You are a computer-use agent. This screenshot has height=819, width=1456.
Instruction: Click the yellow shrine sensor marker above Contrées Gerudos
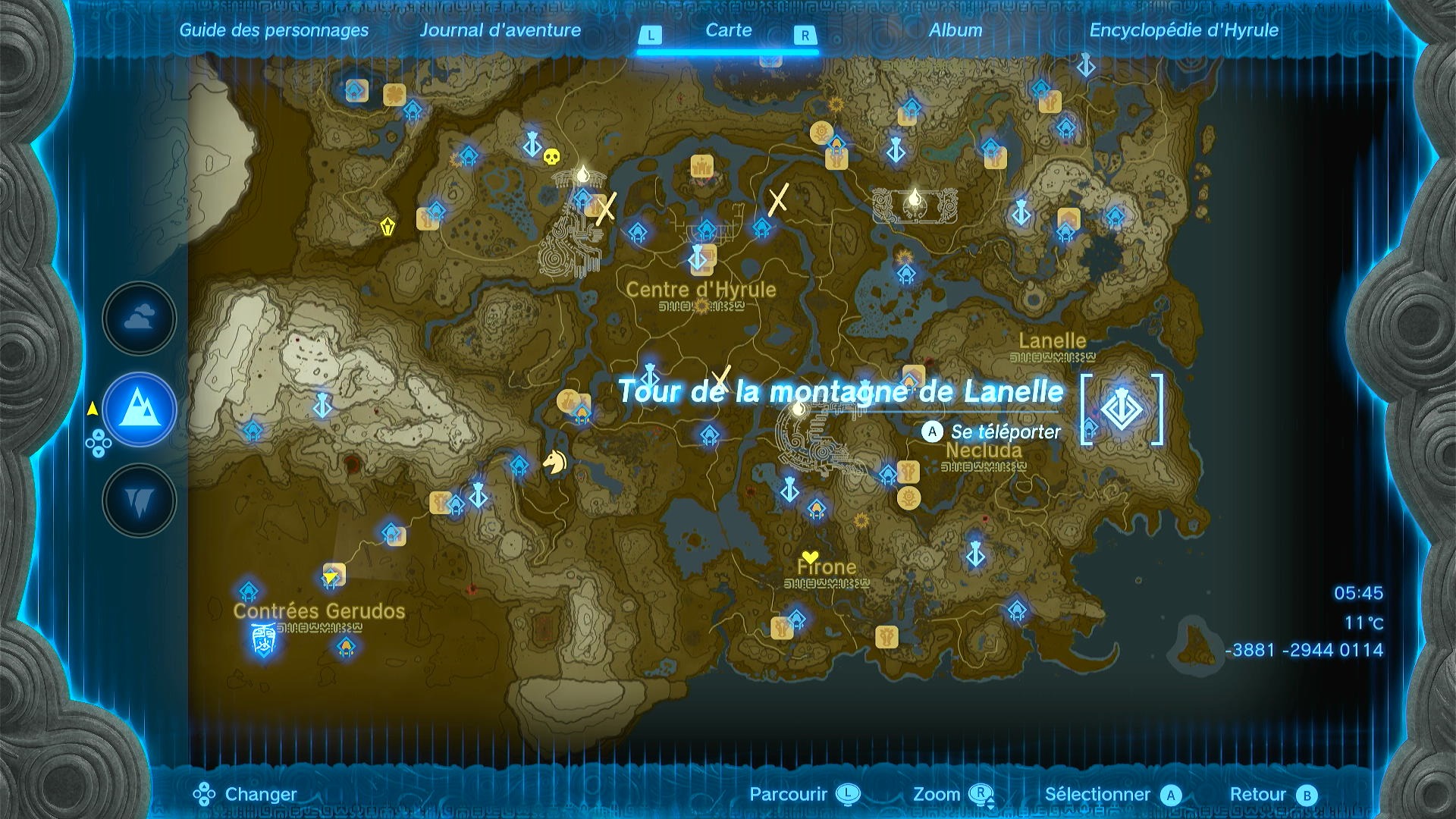point(330,575)
